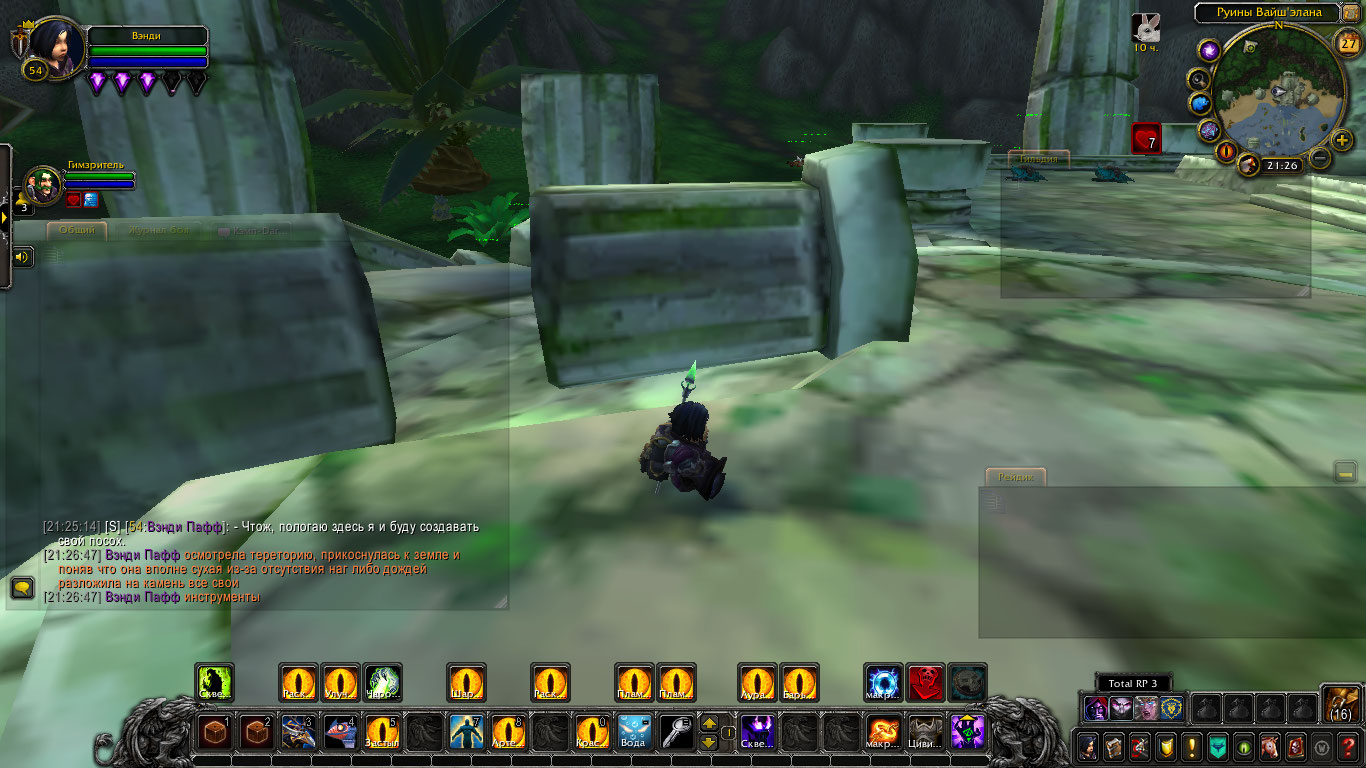The image size is (1366, 768).
Task: Page the action bar up with arrow
Action: (708, 723)
